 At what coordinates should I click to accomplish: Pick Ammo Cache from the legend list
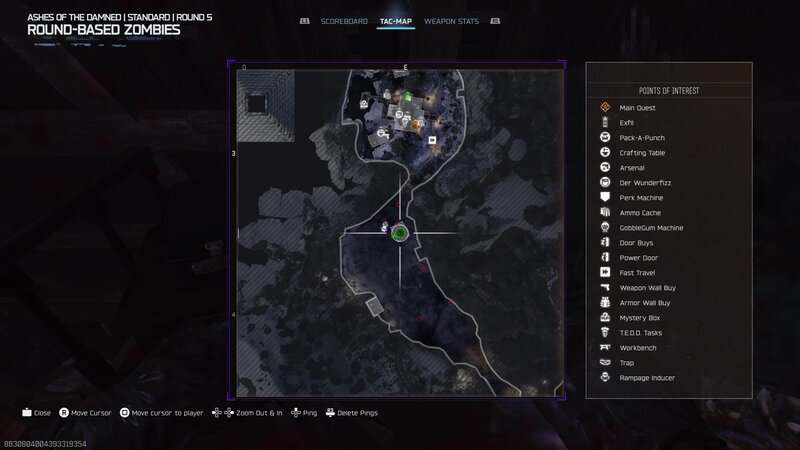click(x=640, y=213)
